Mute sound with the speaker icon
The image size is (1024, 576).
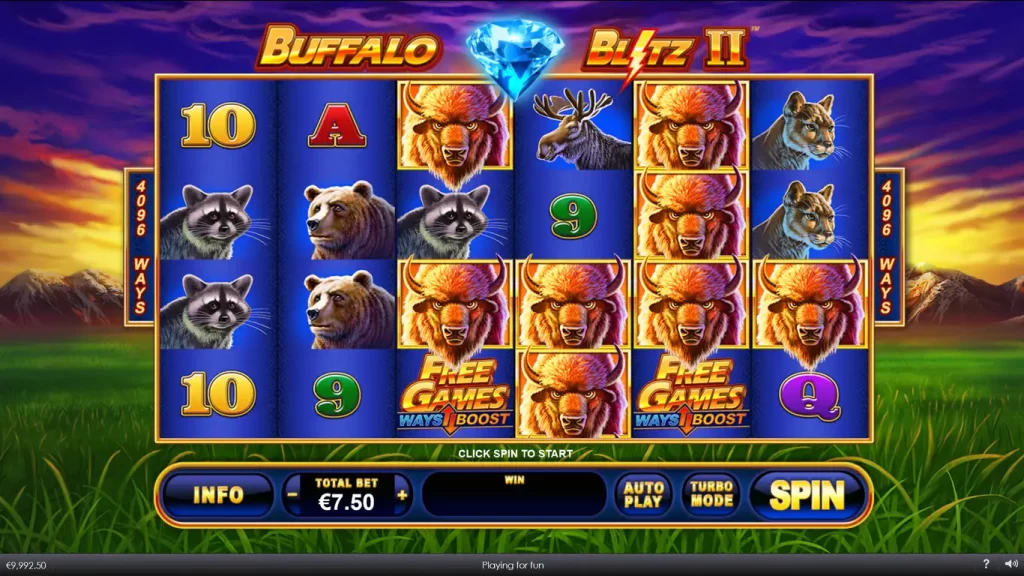click(1009, 565)
